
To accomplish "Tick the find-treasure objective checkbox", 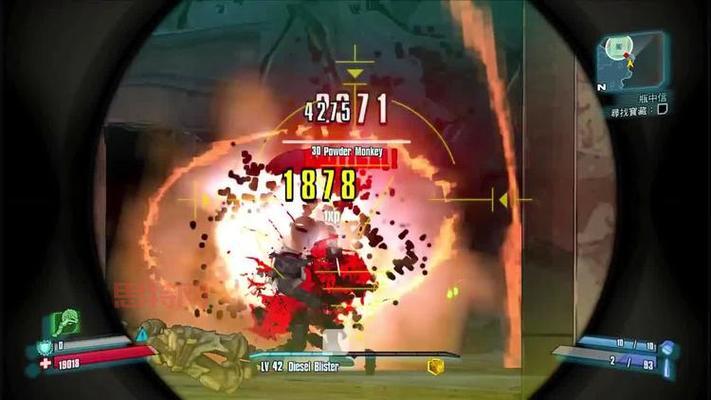I will 662,110.
